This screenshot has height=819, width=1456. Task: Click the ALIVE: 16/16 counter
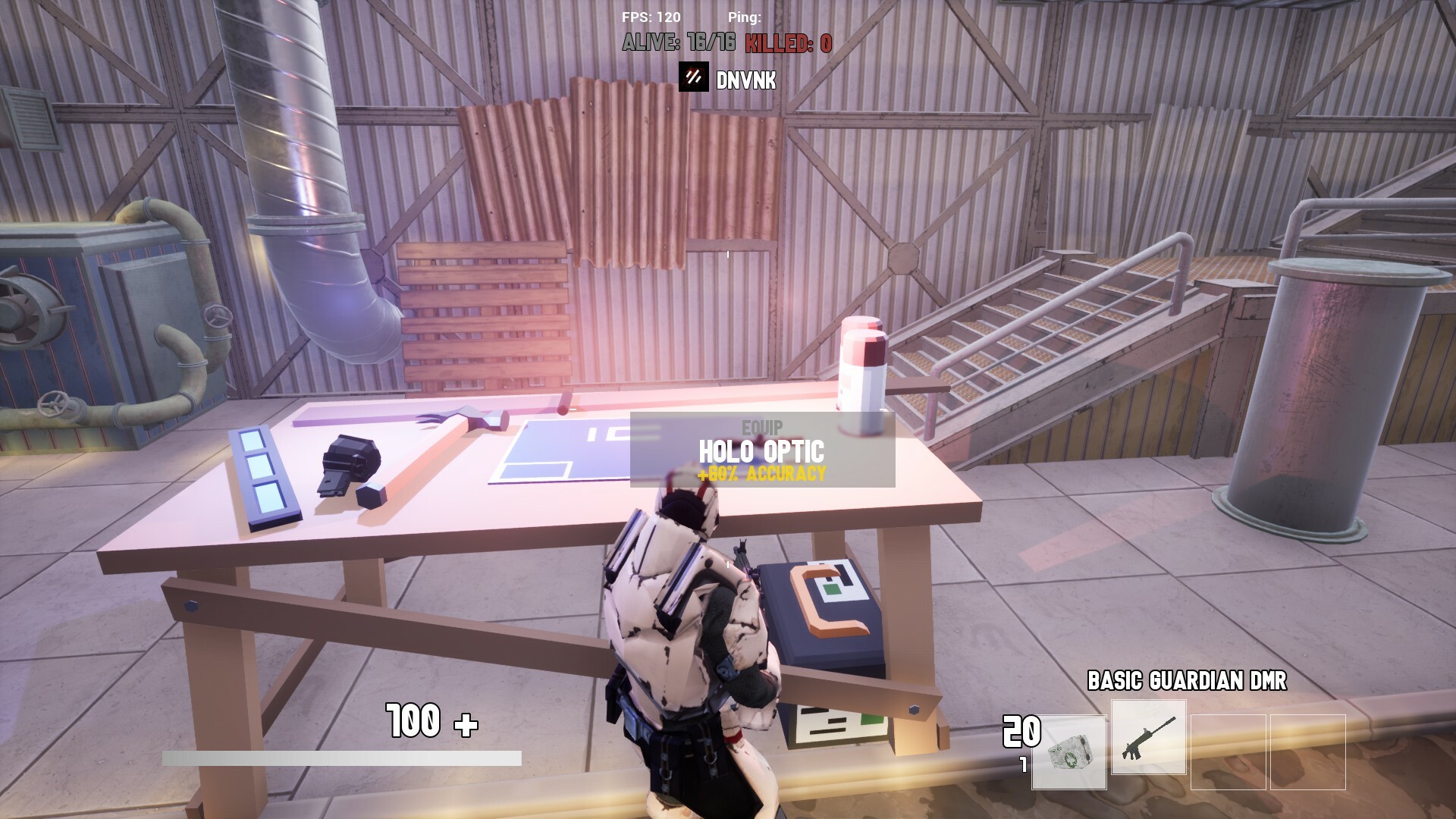coord(679,43)
